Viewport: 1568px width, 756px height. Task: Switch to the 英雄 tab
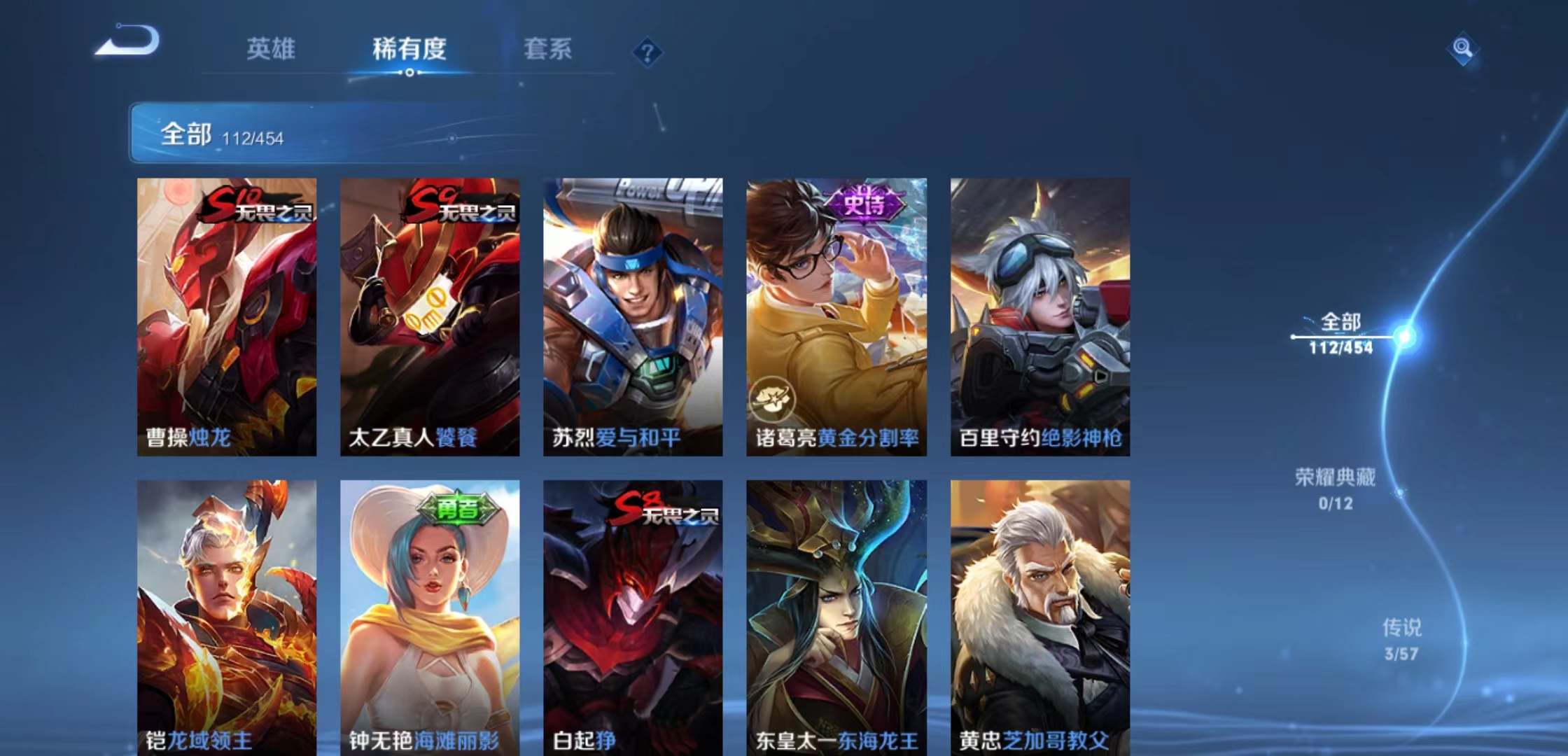[272, 49]
